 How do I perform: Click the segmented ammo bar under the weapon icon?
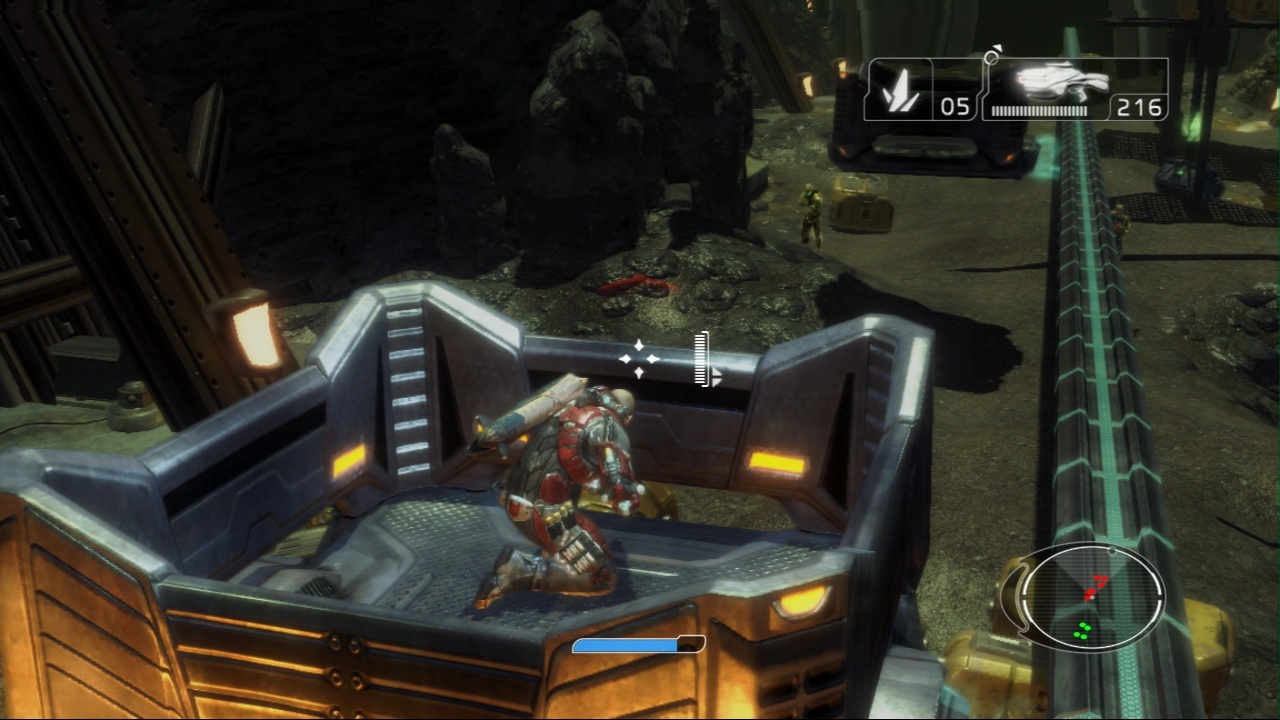(x=1040, y=113)
